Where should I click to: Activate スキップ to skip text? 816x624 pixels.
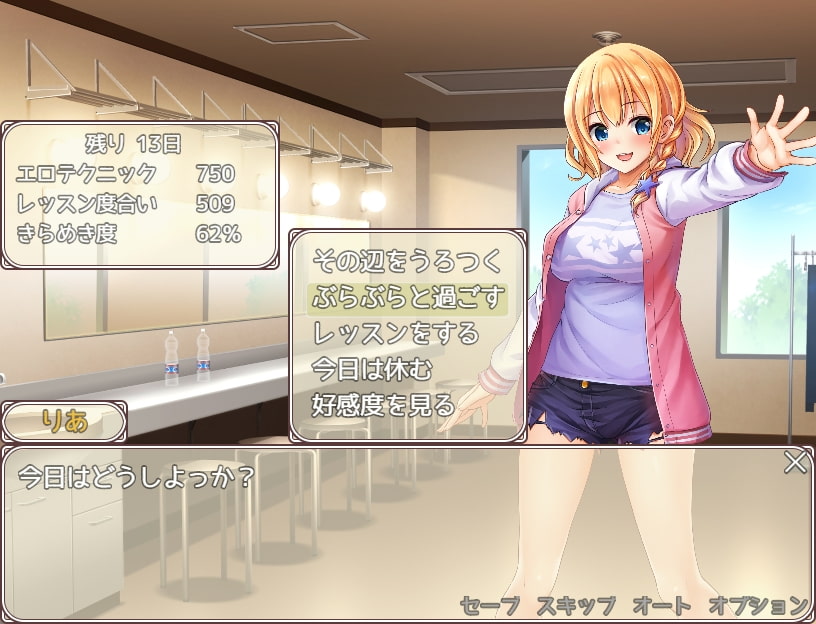576,605
